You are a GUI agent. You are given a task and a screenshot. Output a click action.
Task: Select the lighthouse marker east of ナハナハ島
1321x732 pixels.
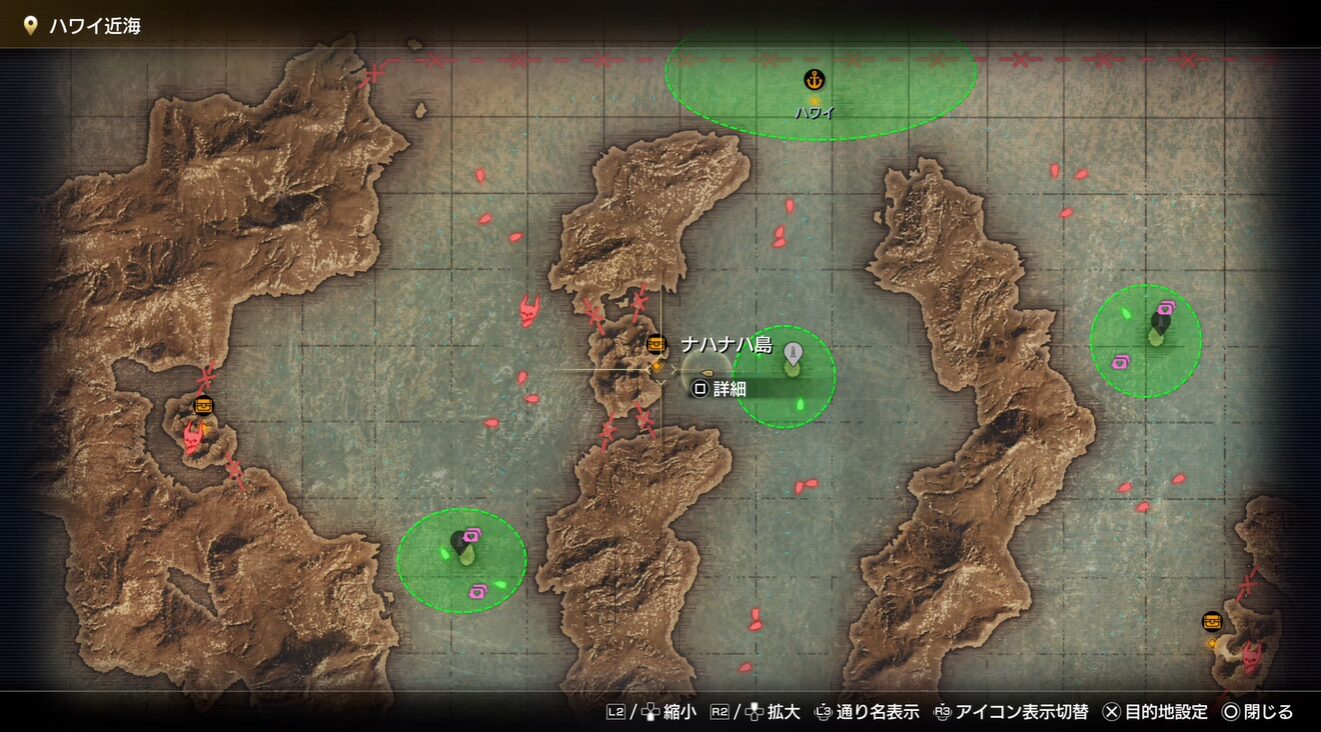click(x=793, y=353)
